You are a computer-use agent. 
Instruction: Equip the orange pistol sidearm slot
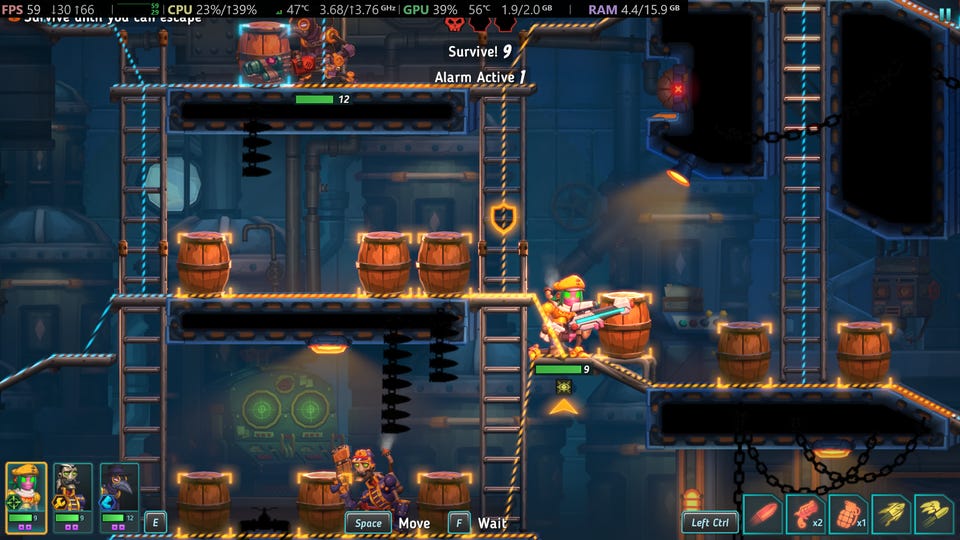[805, 514]
